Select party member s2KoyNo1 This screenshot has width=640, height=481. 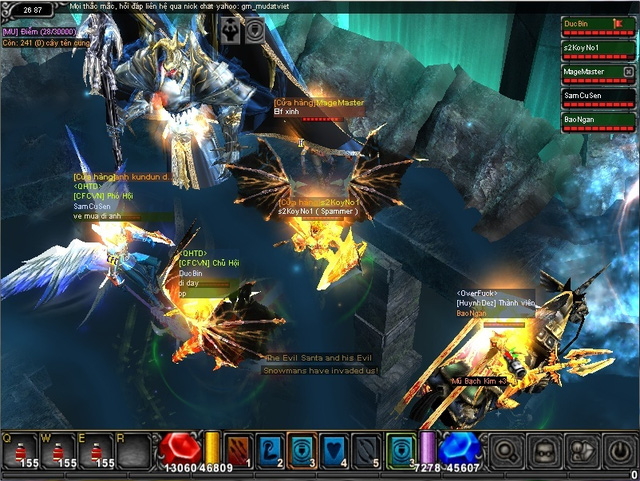click(x=594, y=49)
